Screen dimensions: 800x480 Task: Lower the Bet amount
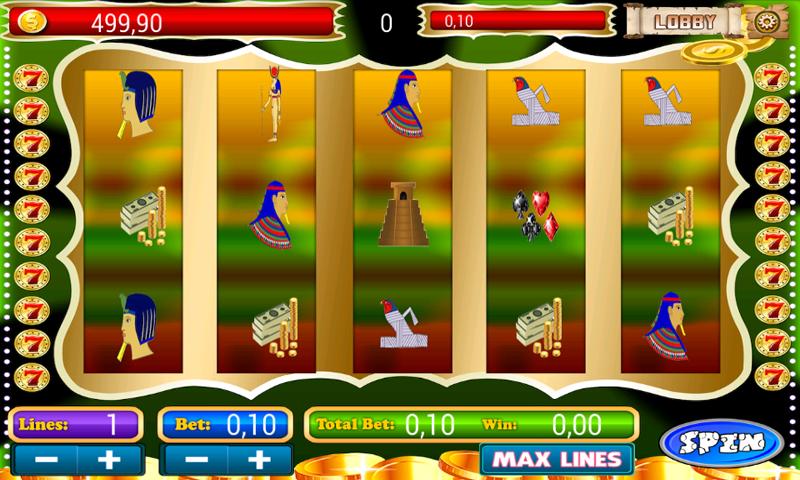point(192,460)
